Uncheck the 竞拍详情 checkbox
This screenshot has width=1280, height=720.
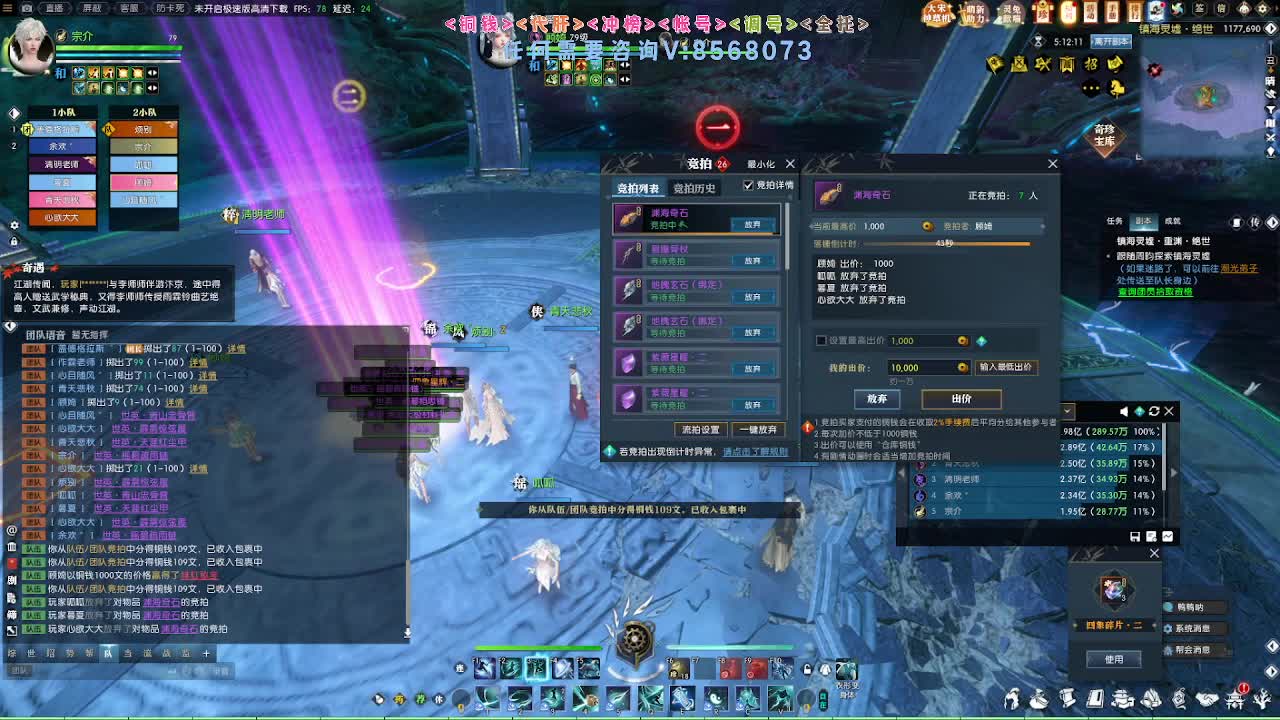click(x=749, y=185)
